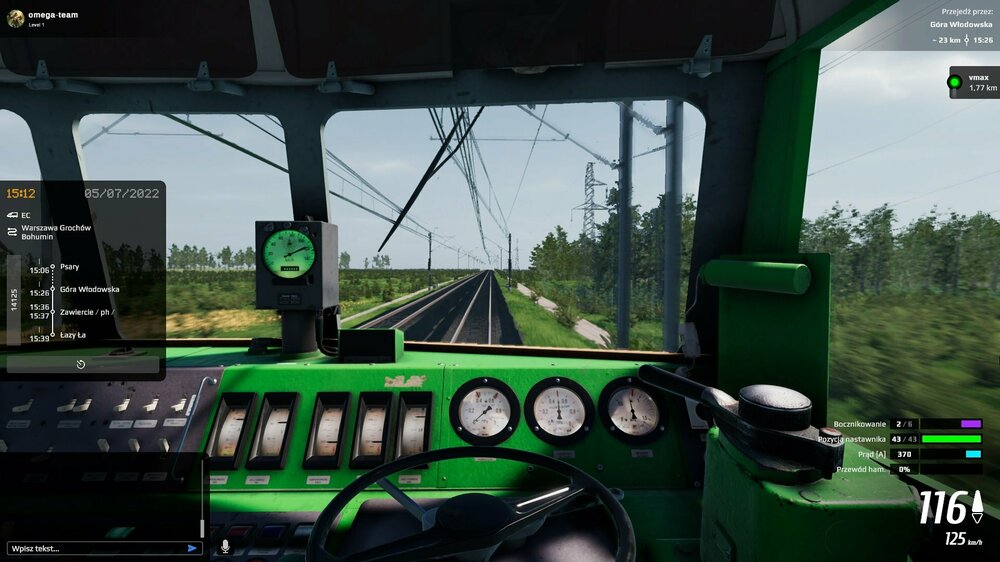This screenshot has height=562, width=1000.
Task: Select the Psary timetable stop
Action: [x=70, y=267]
